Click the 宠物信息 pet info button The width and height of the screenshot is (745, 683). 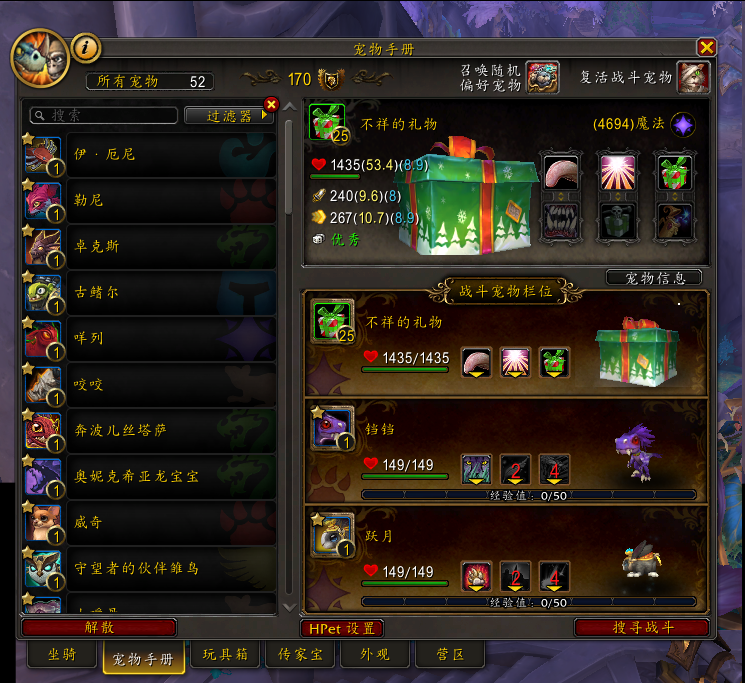tap(653, 277)
